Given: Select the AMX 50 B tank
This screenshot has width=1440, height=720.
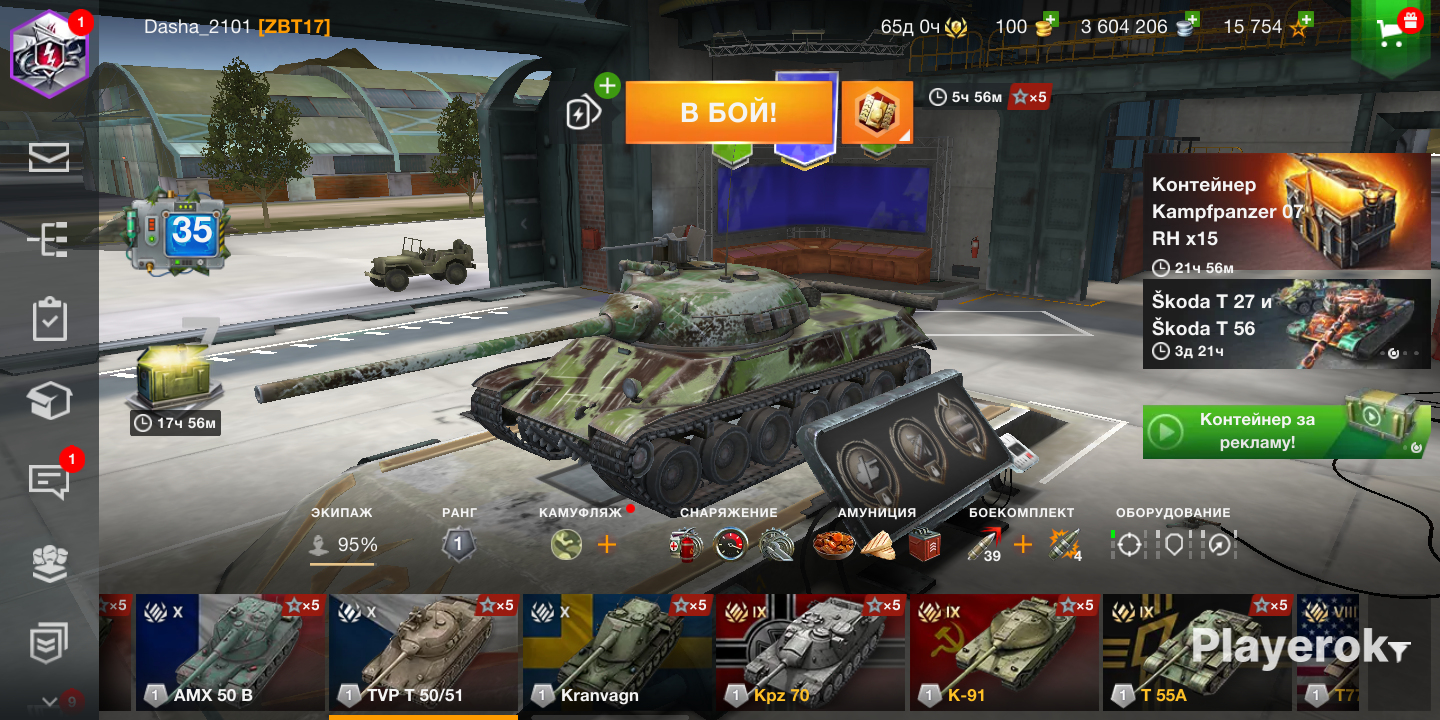Looking at the screenshot, I should 230,650.
